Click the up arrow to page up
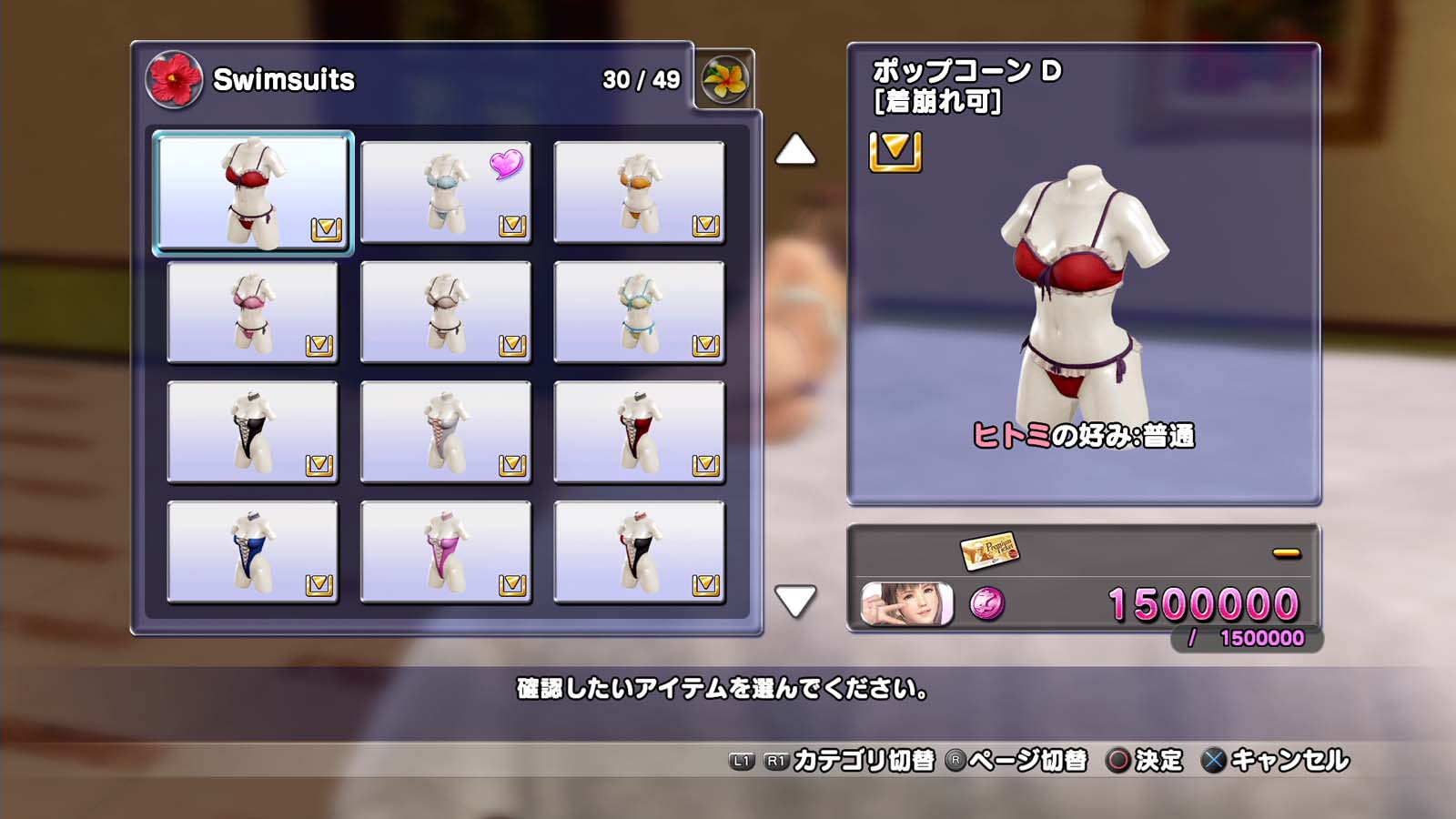This screenshot has width=1456, height=819. pyautogui.click(x=794, y=150)
